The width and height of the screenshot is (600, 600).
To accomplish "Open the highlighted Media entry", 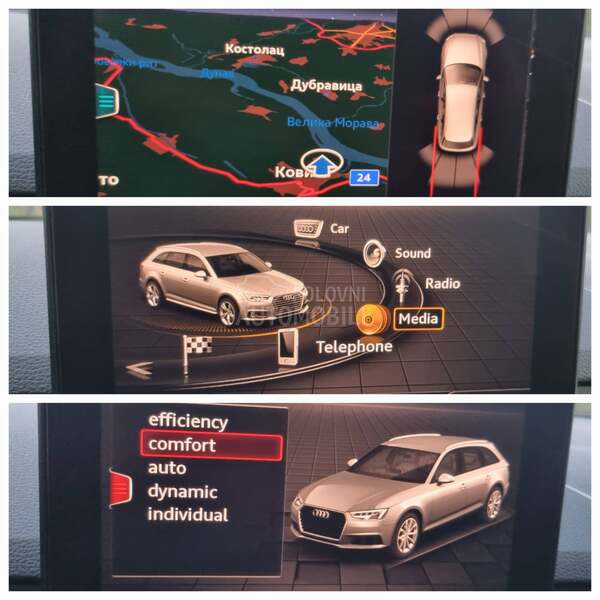I will [419, 318].
